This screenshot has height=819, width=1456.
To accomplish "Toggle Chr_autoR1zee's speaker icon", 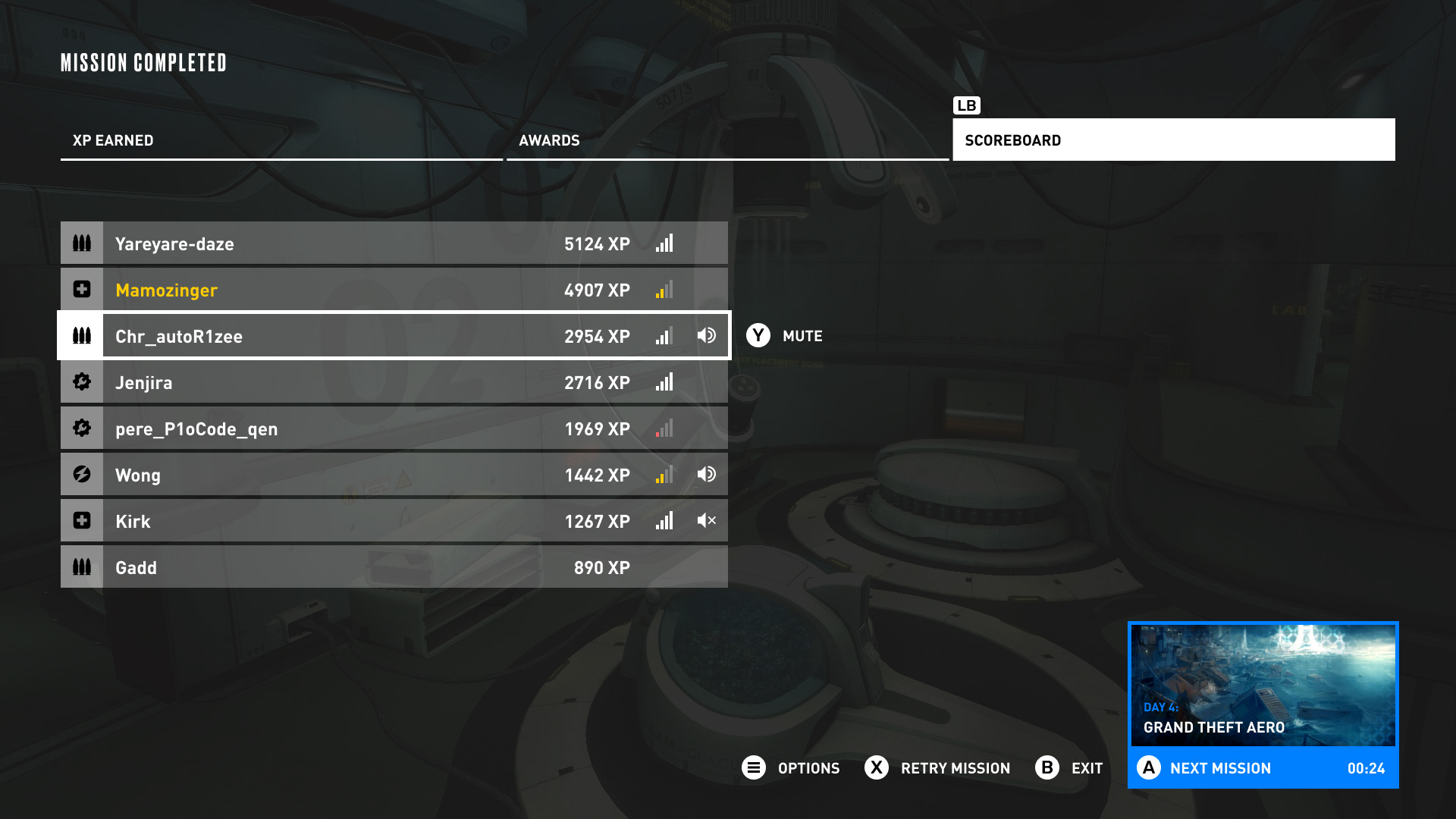I will coord(706,335).
